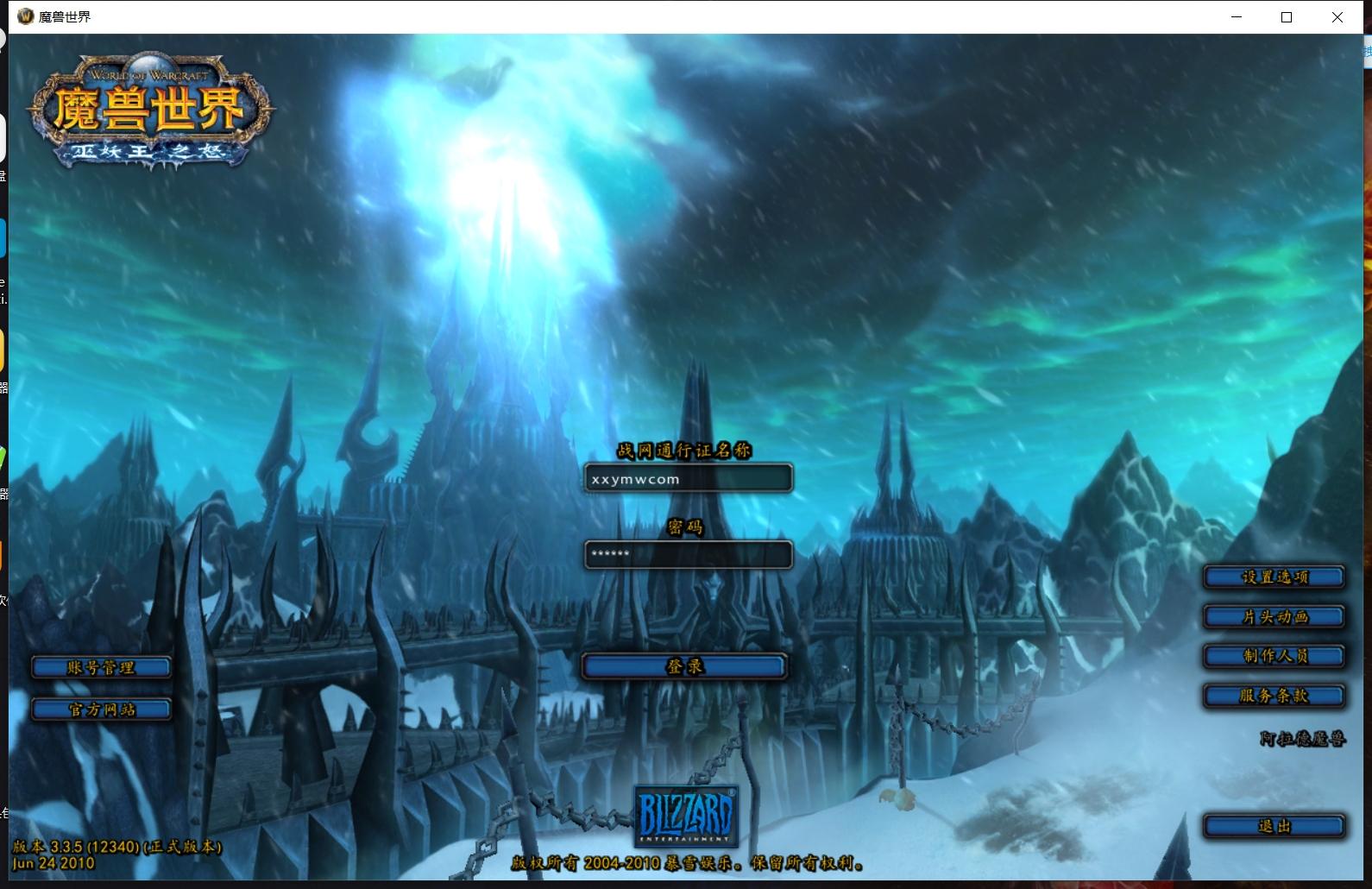Click the account name field showing xxymwcom
Screen dimensions: 1372x889
687,477
